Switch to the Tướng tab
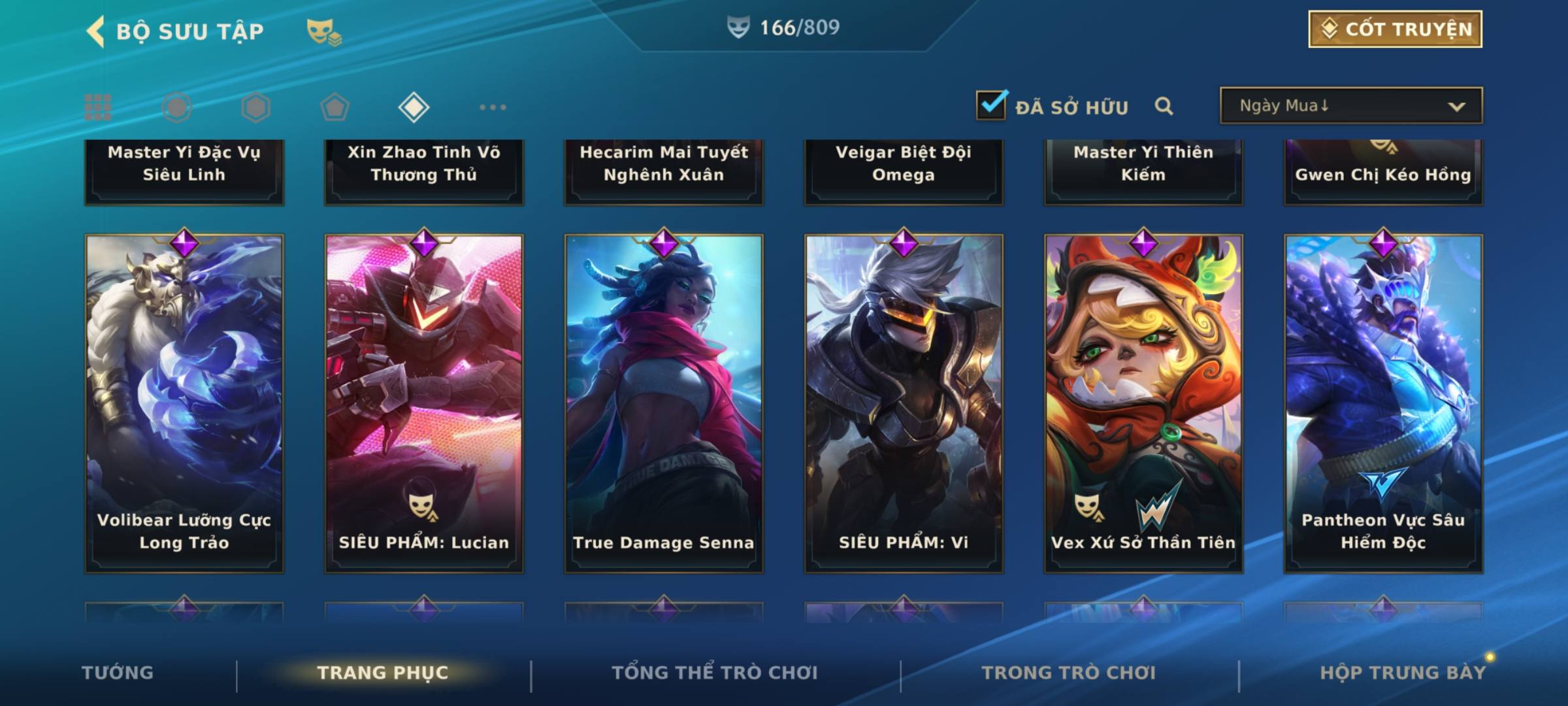This screenshot has width=1568, height=706. click(118, 673)
